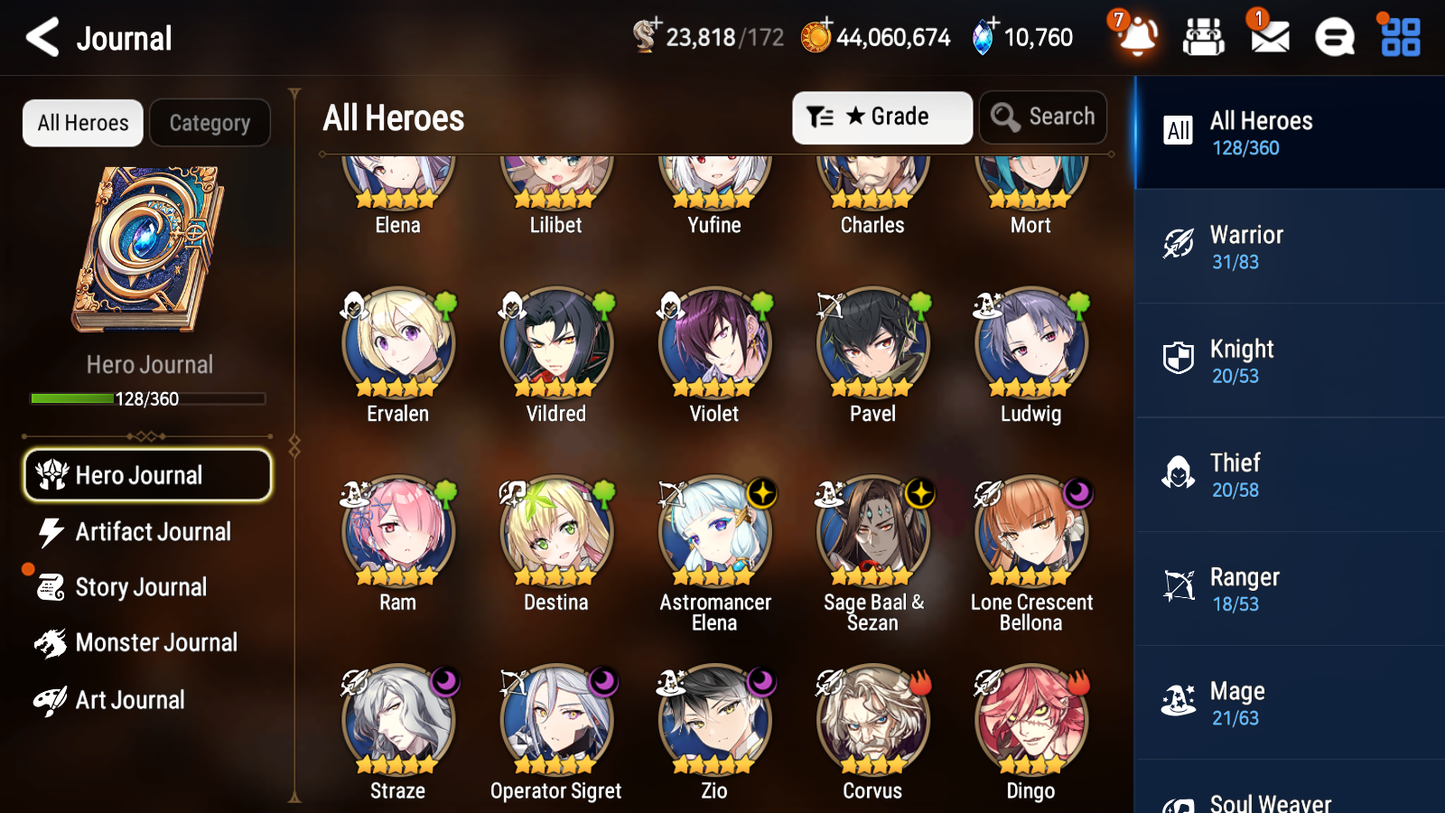Open the backpack inventory icon
This screenshot has height=813, width=1445.
point(1203,36)
